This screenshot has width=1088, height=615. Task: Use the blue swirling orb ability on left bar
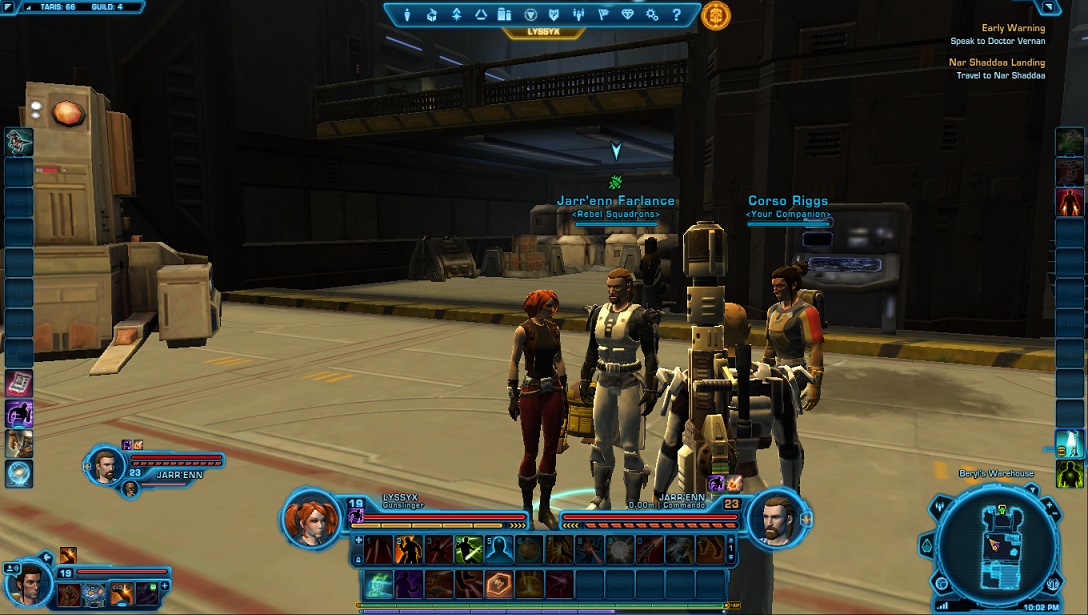(19, 473)
